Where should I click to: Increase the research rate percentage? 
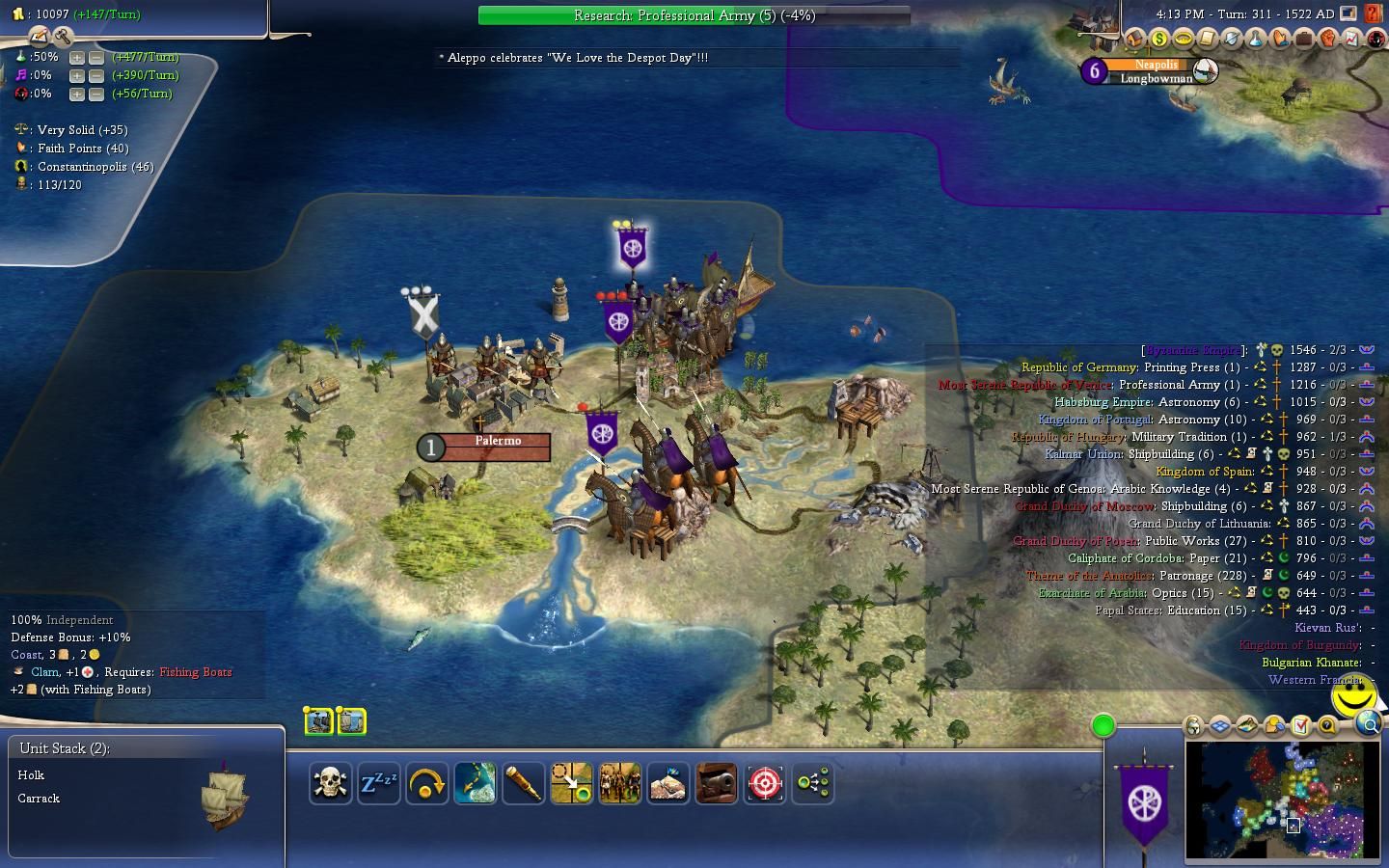77,58
